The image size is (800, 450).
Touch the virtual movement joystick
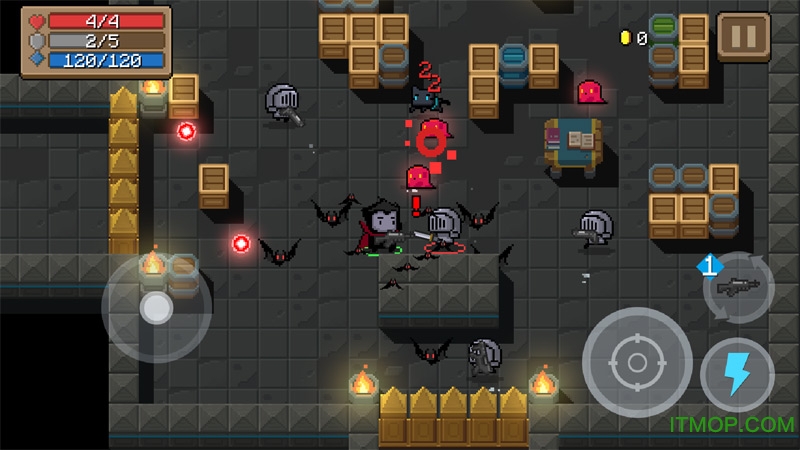coord(155,309)
